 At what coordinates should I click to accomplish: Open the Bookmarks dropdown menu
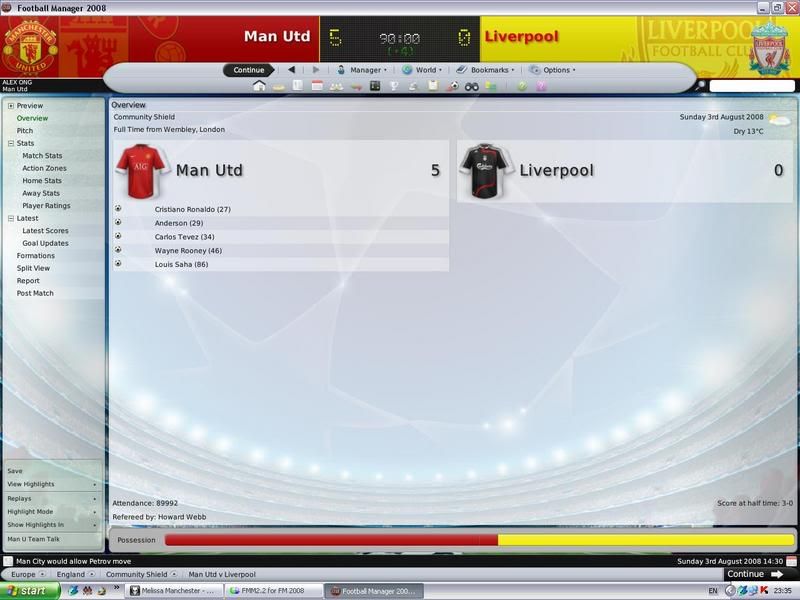pyautogui.click(x=484, y=70)
